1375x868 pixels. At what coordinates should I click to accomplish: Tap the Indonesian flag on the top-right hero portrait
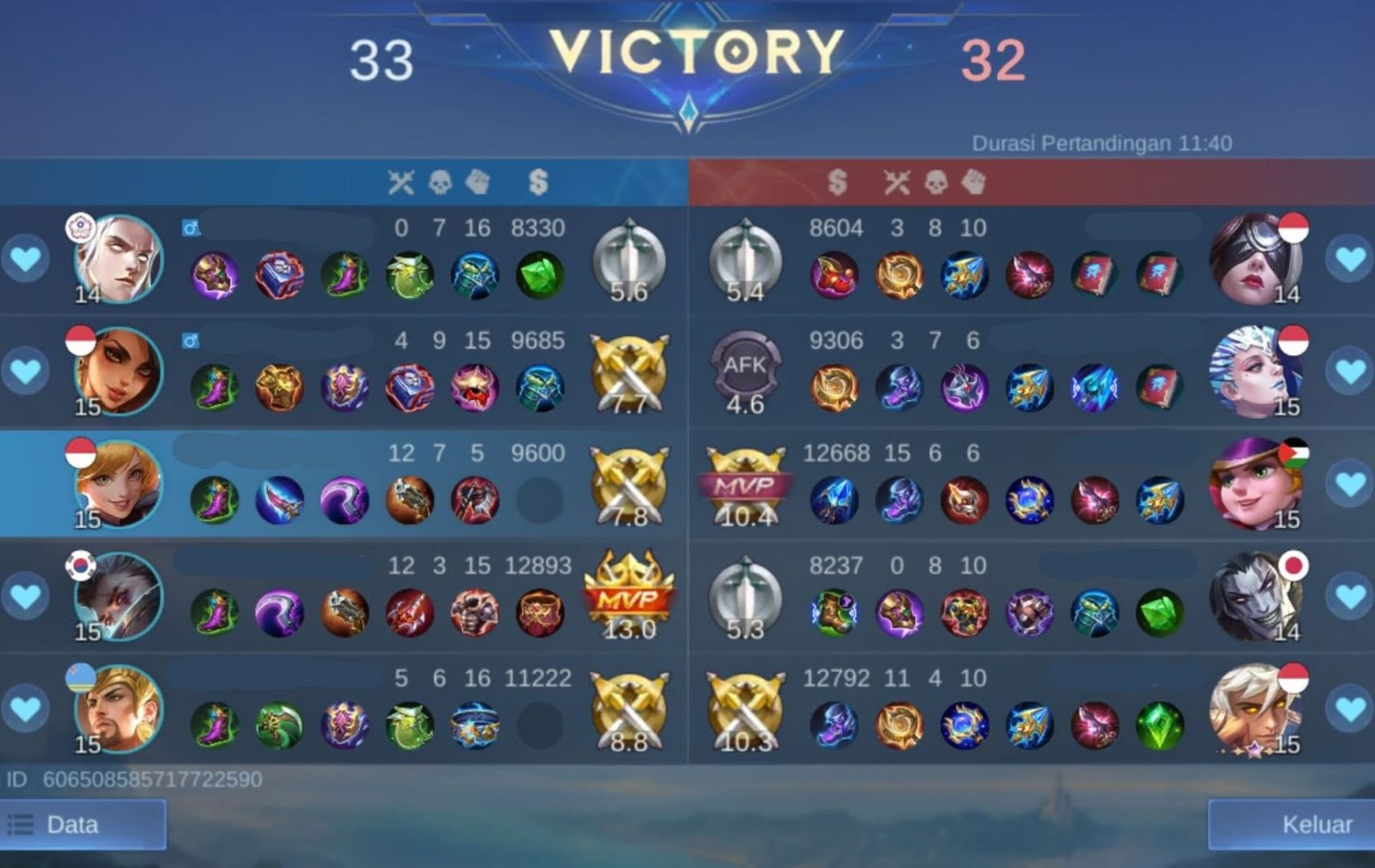(1293, 228)
